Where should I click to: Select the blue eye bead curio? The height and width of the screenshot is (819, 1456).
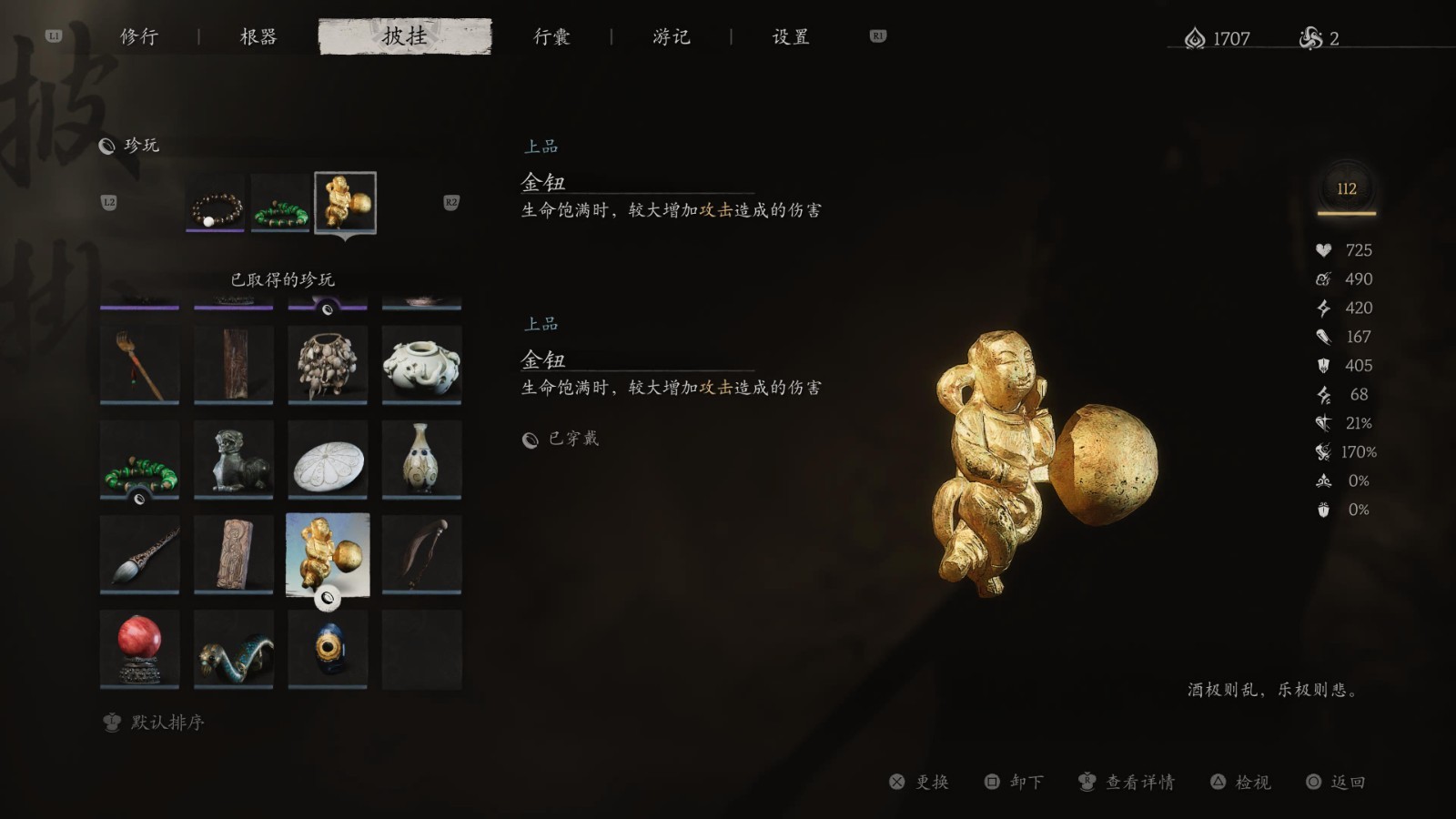coord(328,648)
